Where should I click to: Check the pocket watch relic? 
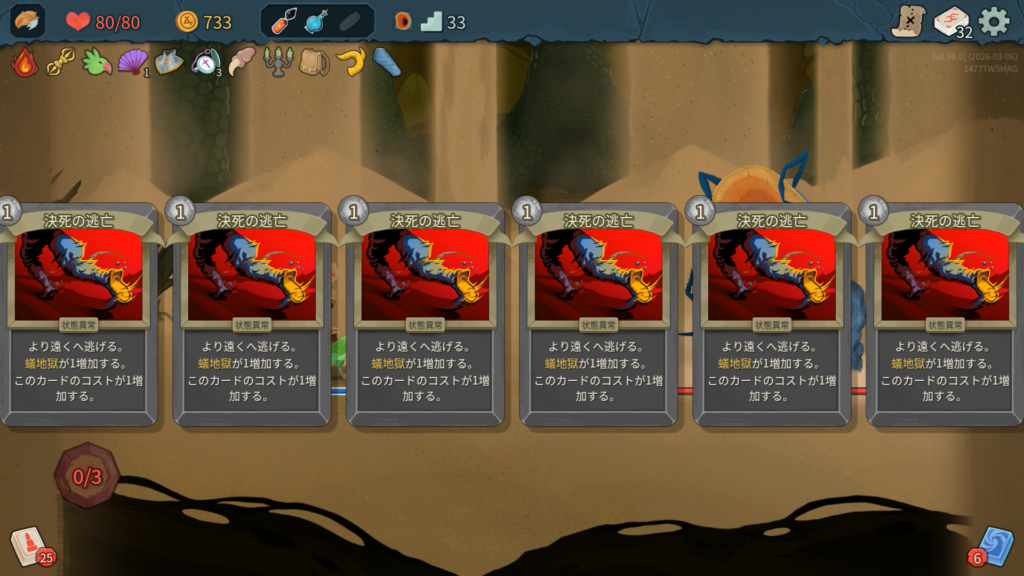click(x=205, y=62)
